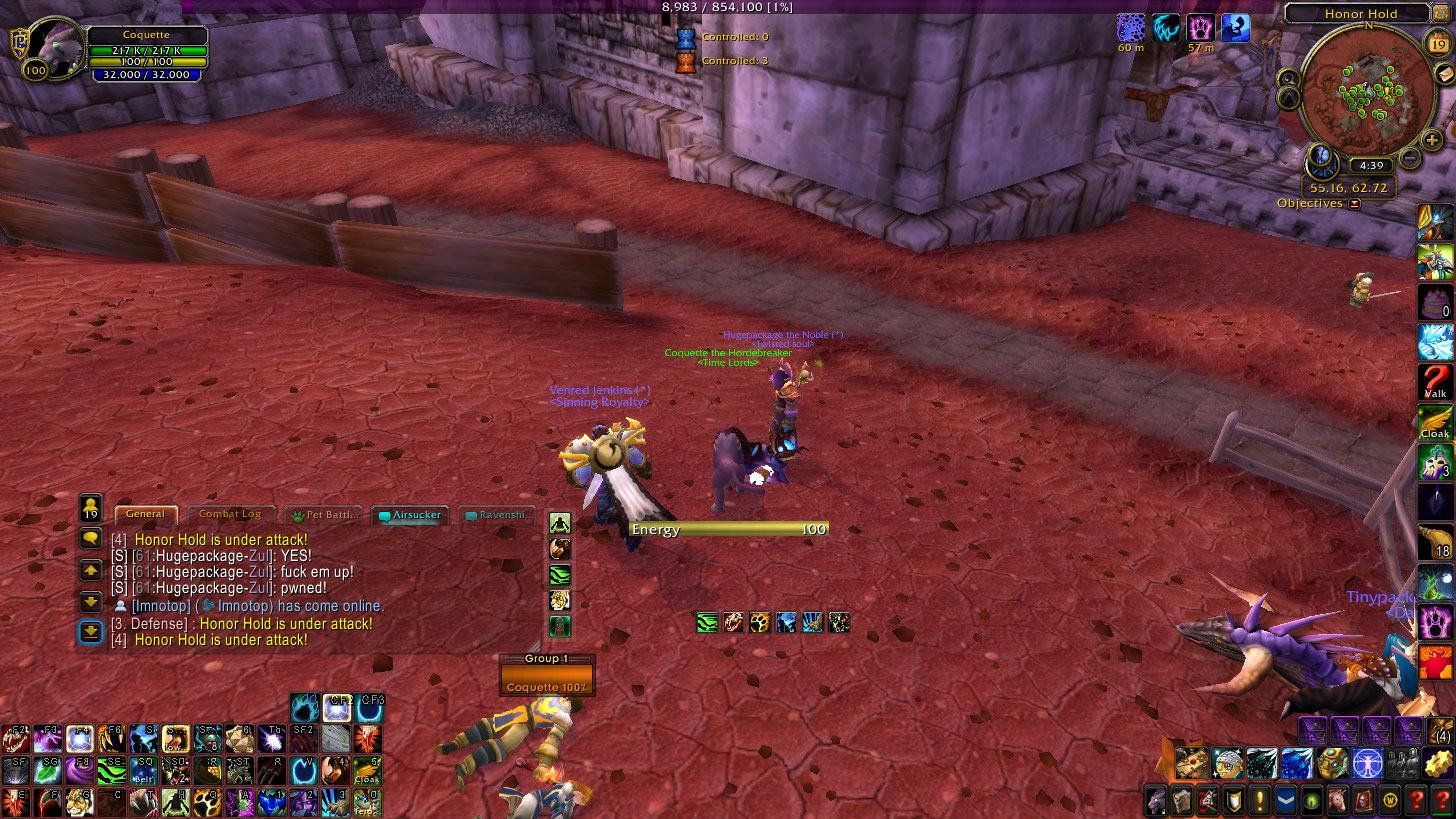Zoom out on the minimap
1456x819 pixels.
coord(1410,157)
